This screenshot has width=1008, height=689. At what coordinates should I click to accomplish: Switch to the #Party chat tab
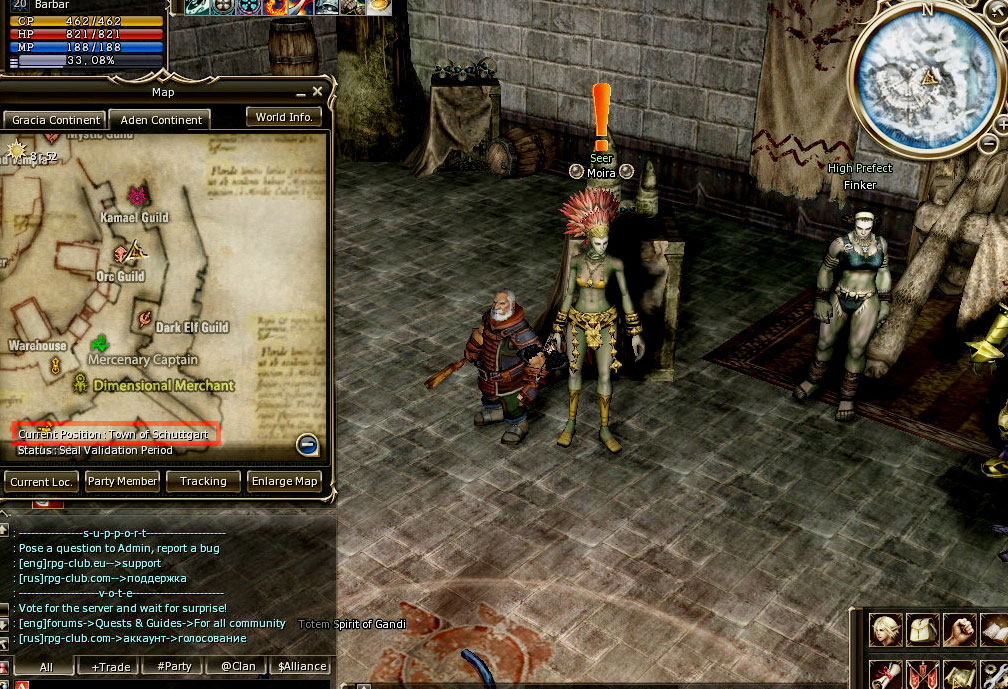click(x=174, y=666)
